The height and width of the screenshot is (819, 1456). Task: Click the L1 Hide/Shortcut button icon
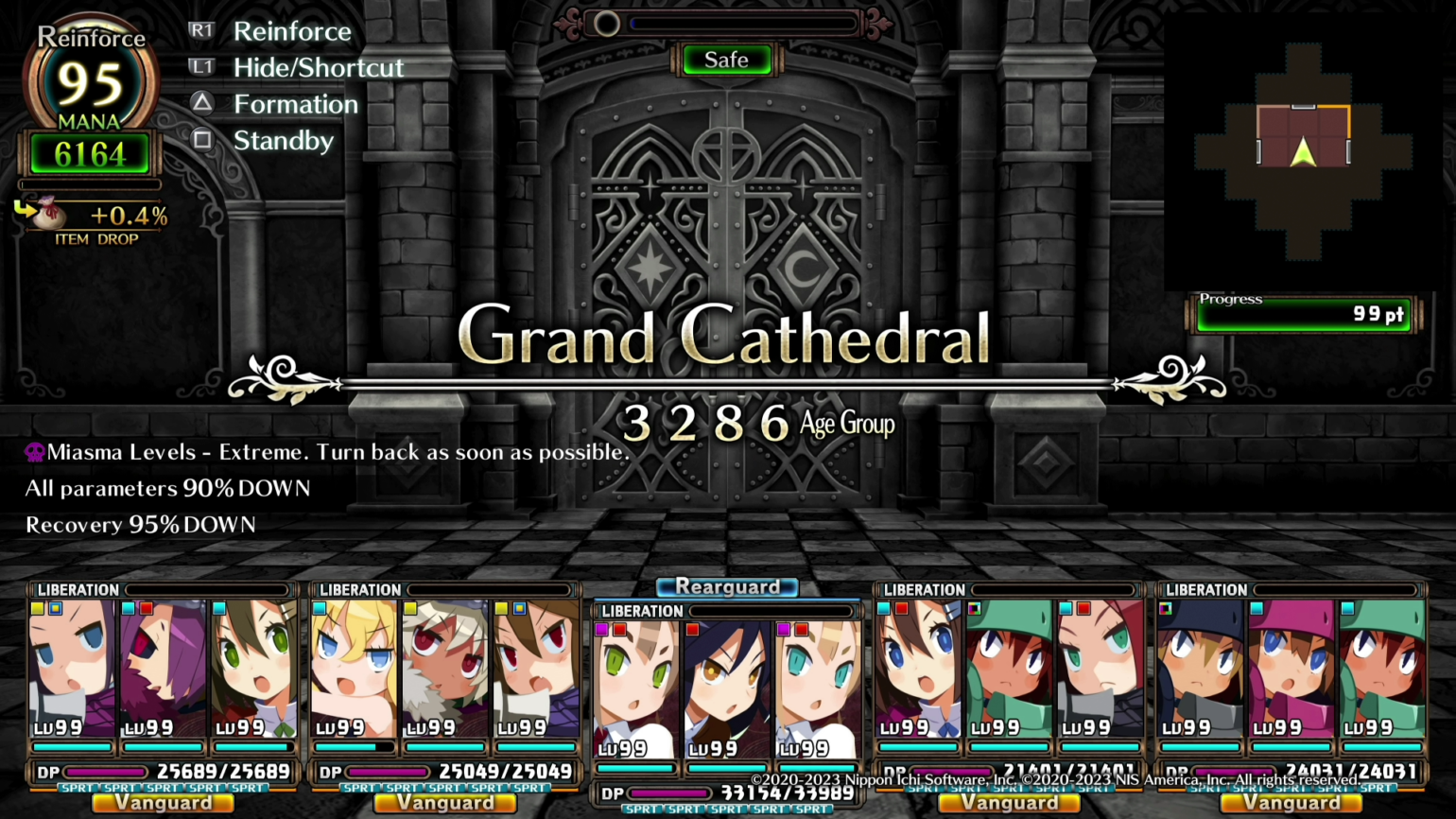click(x=202, y=67)
